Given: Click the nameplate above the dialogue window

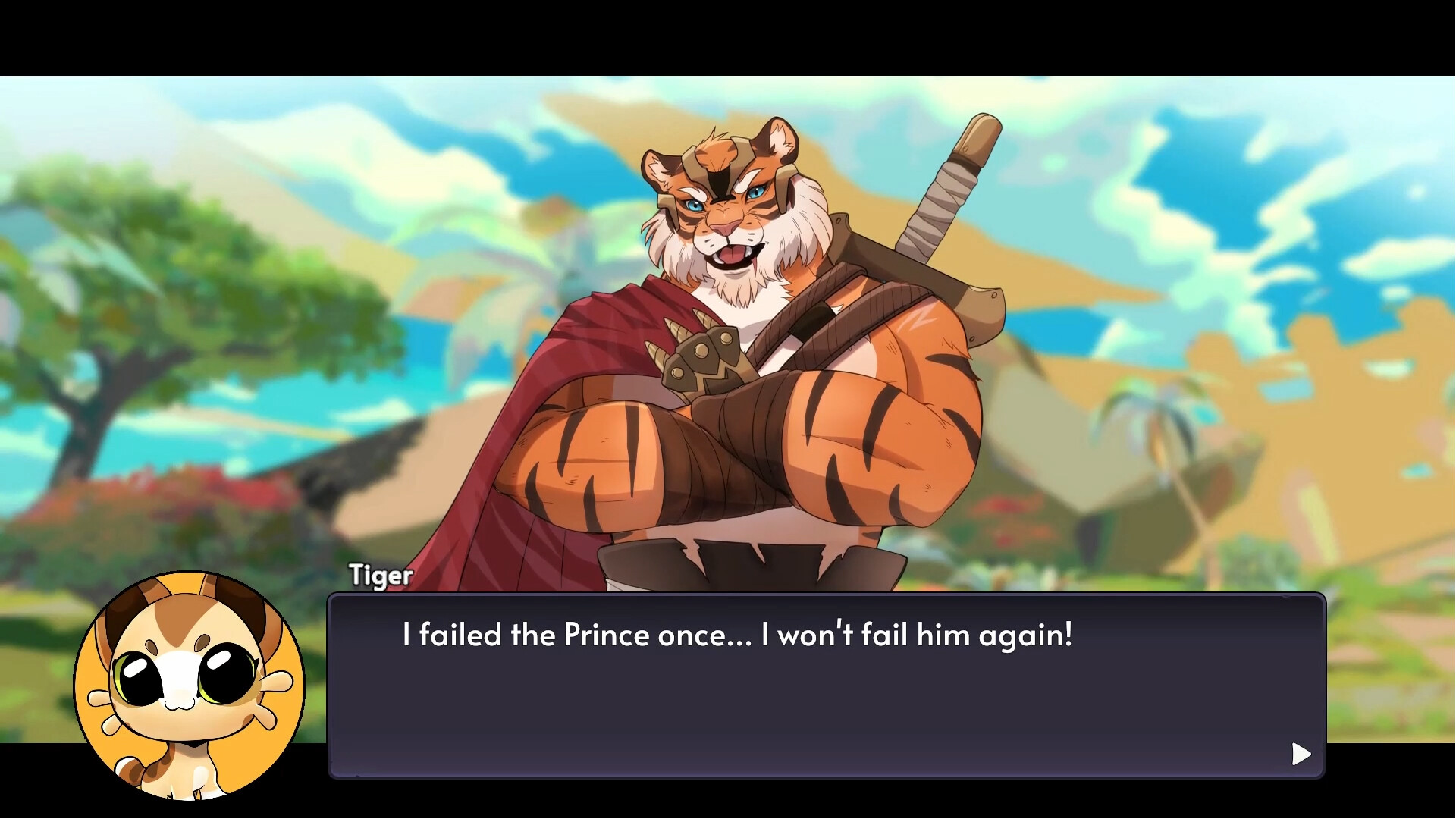Looking at the screenshot, I should (379, 575).
